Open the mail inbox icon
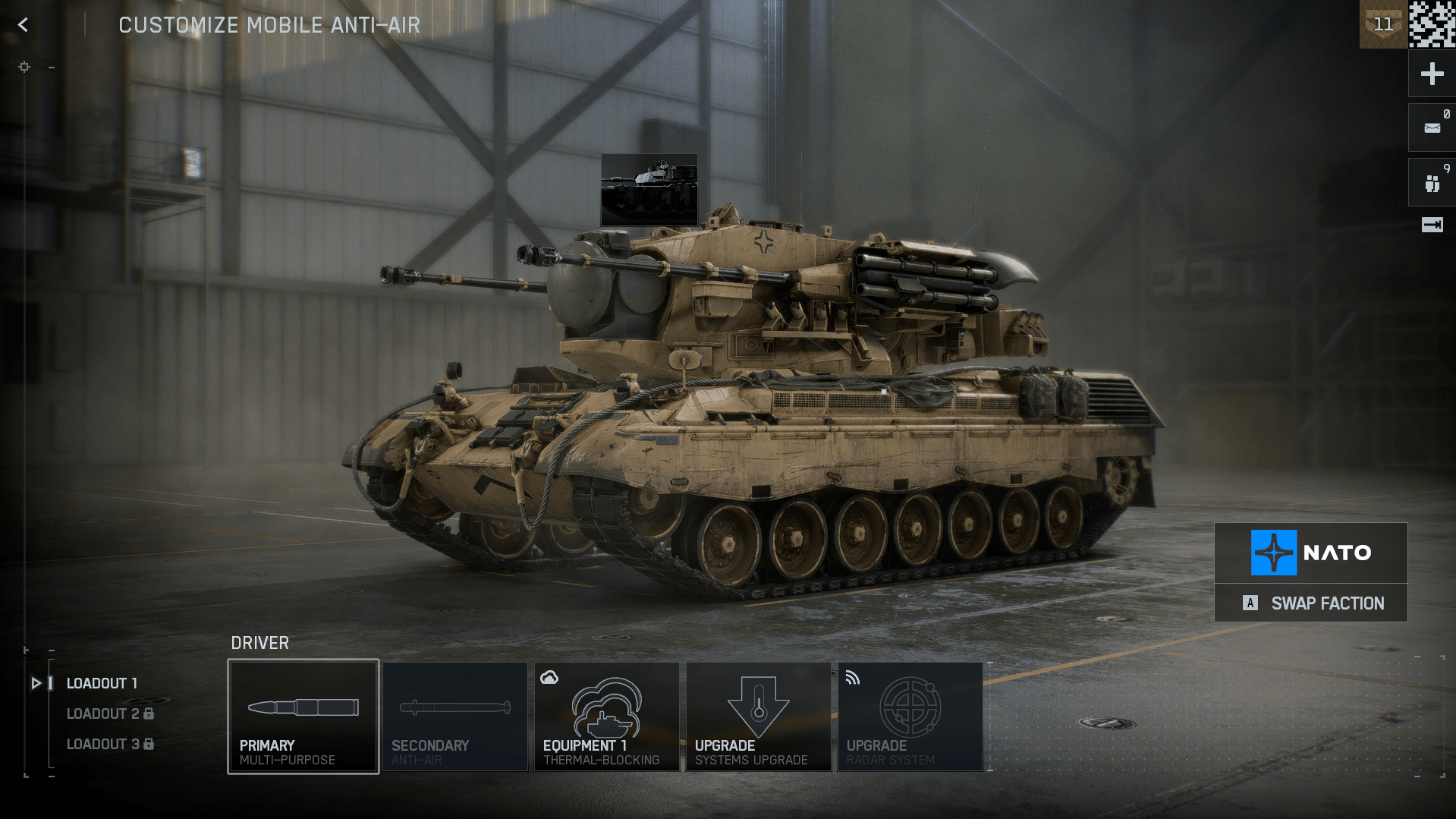Viewport: 1456px width, 819px height. click(1432, 128)
